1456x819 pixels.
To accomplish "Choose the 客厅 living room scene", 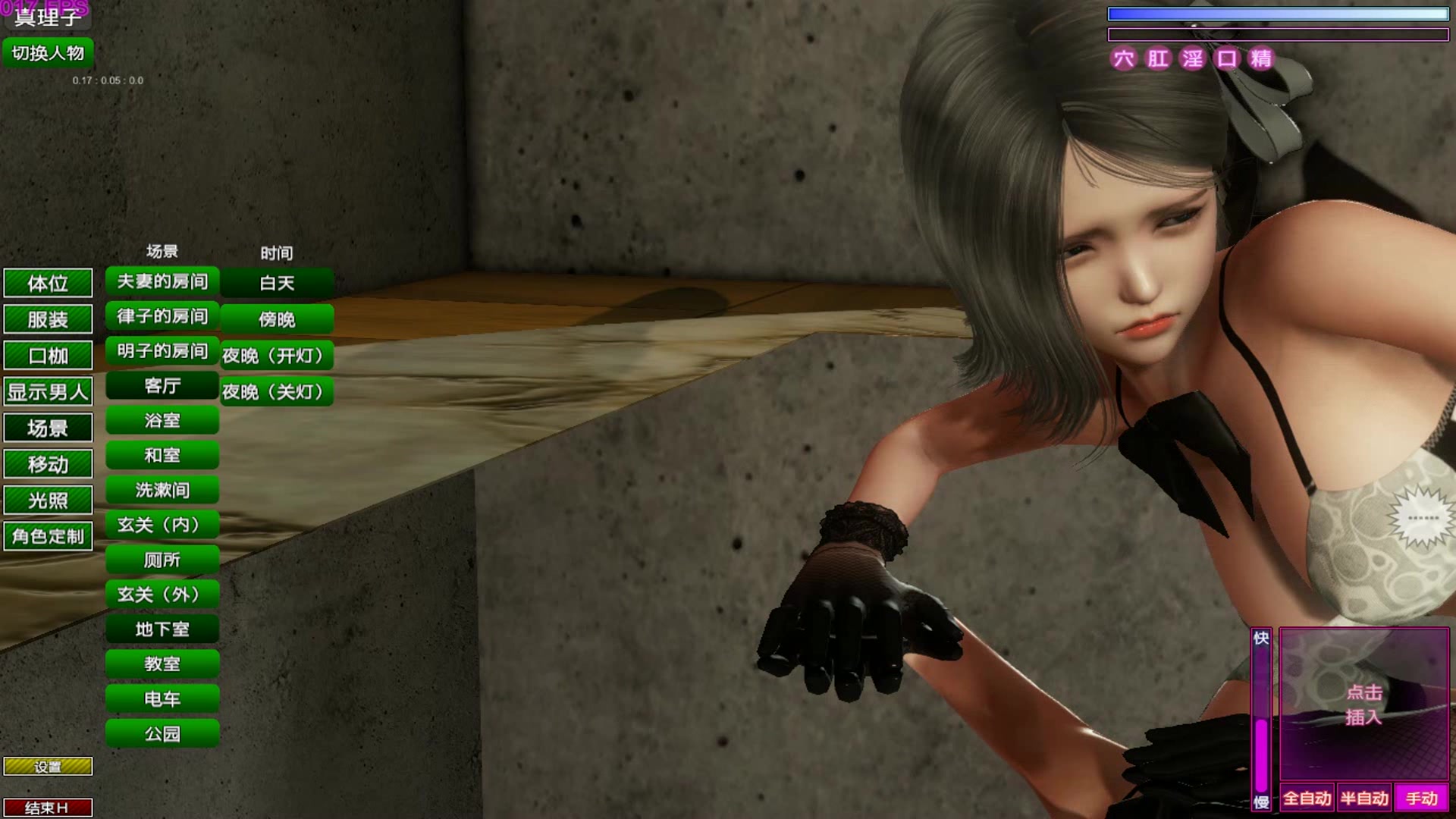I will 162,386.
